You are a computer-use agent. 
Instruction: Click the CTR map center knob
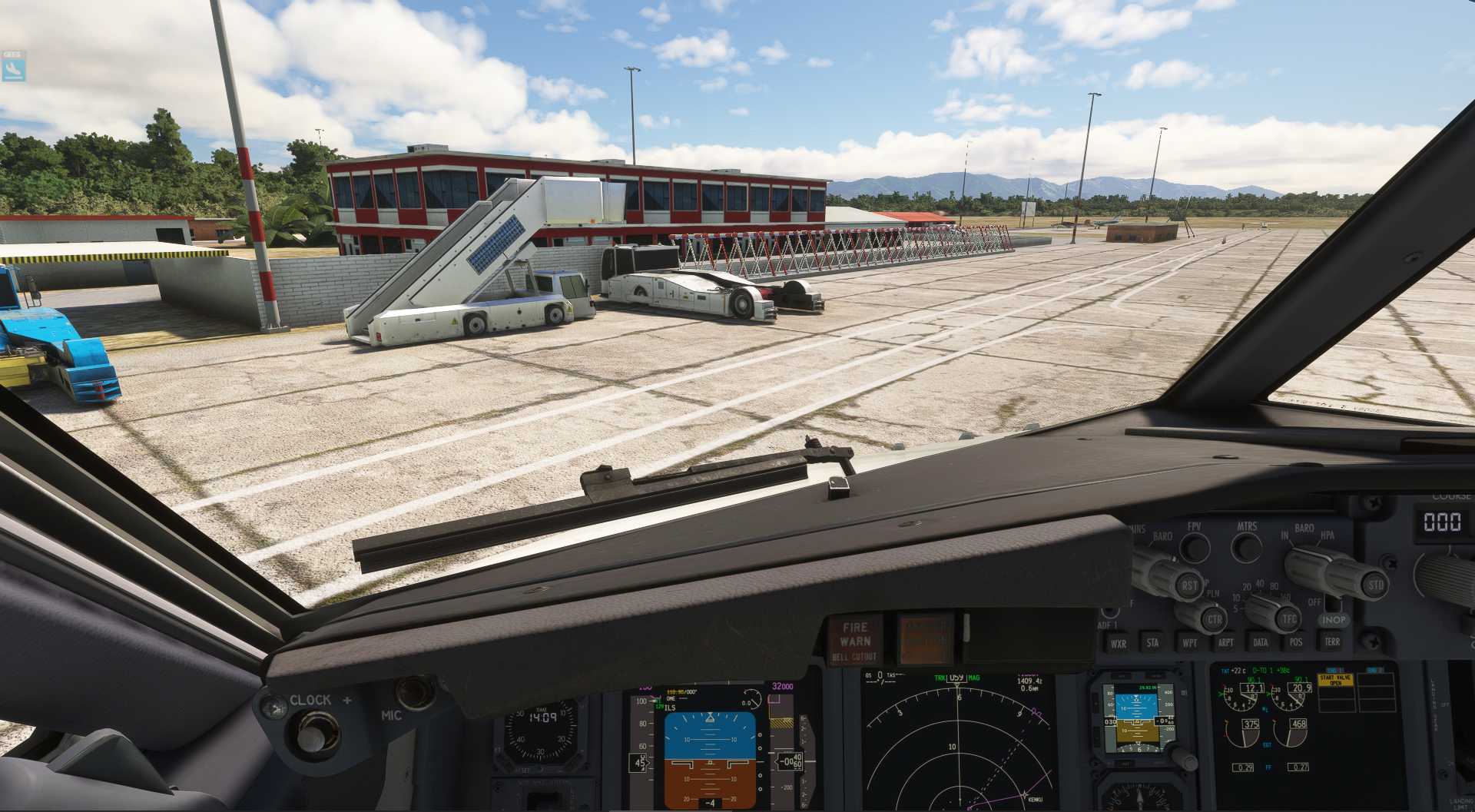[x=1214, y=619]
